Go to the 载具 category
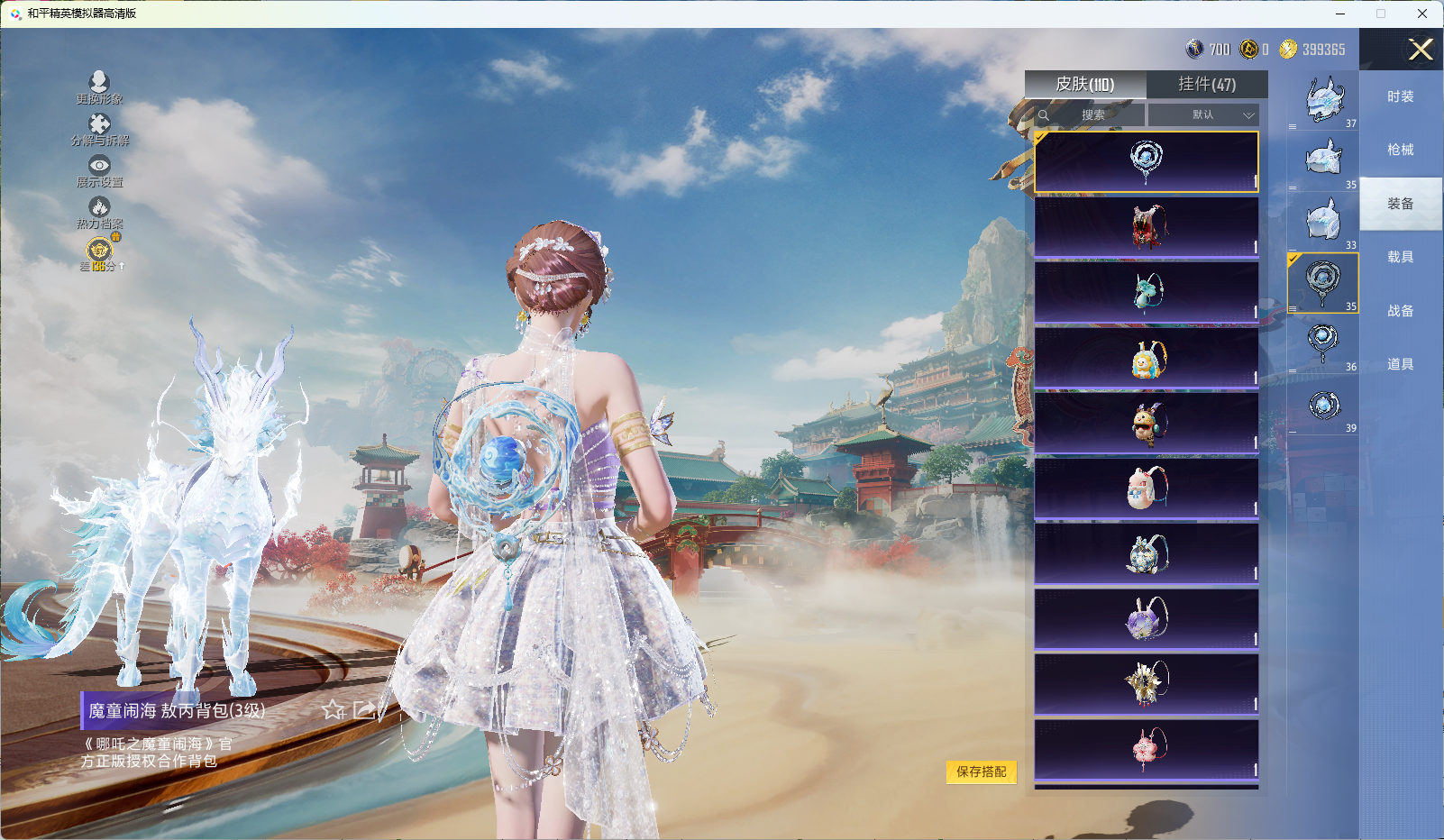This screenshot has height=840, width=1444. [1400, 257]
